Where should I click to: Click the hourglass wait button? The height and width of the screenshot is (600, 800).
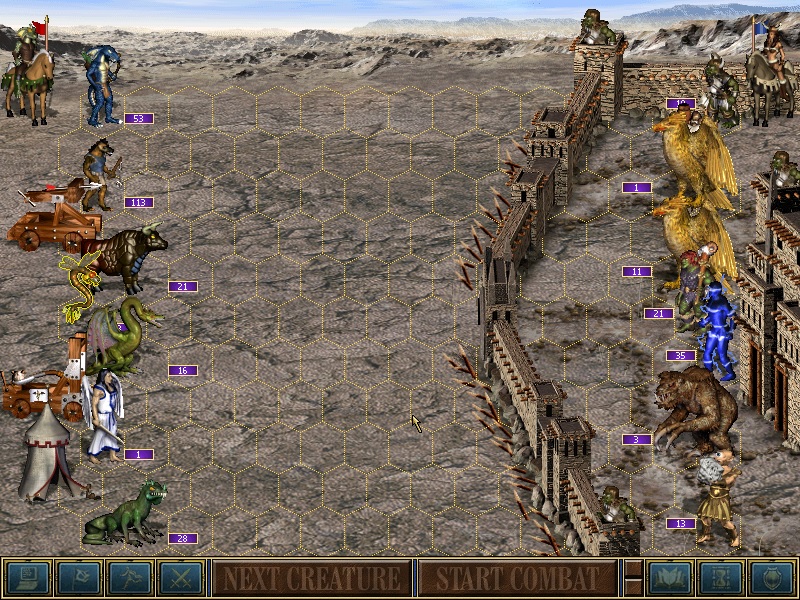721,577
